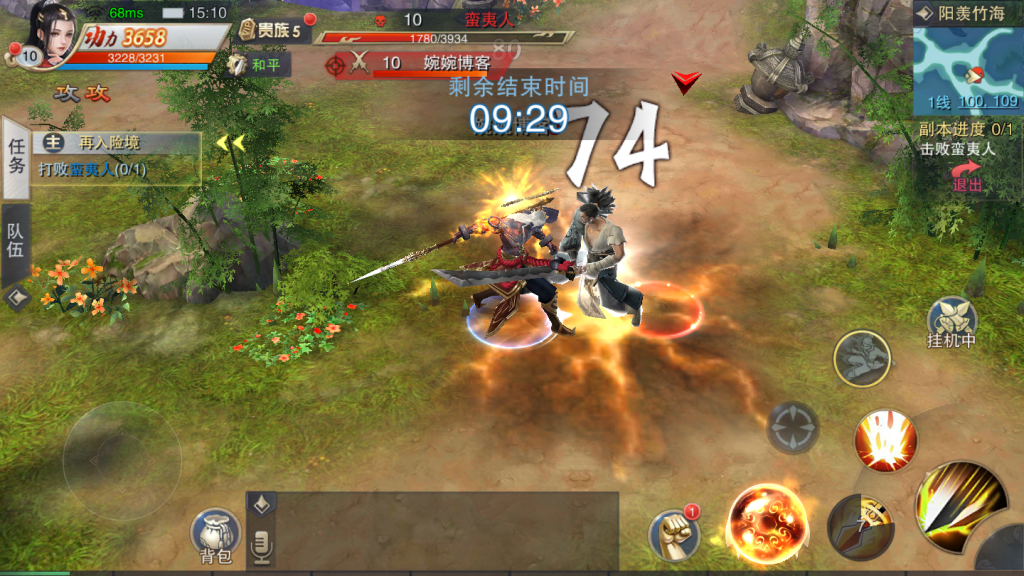Expand the chat box arrow button
The height and width of the screenshot is (576, 1024).
pos(262,505)
